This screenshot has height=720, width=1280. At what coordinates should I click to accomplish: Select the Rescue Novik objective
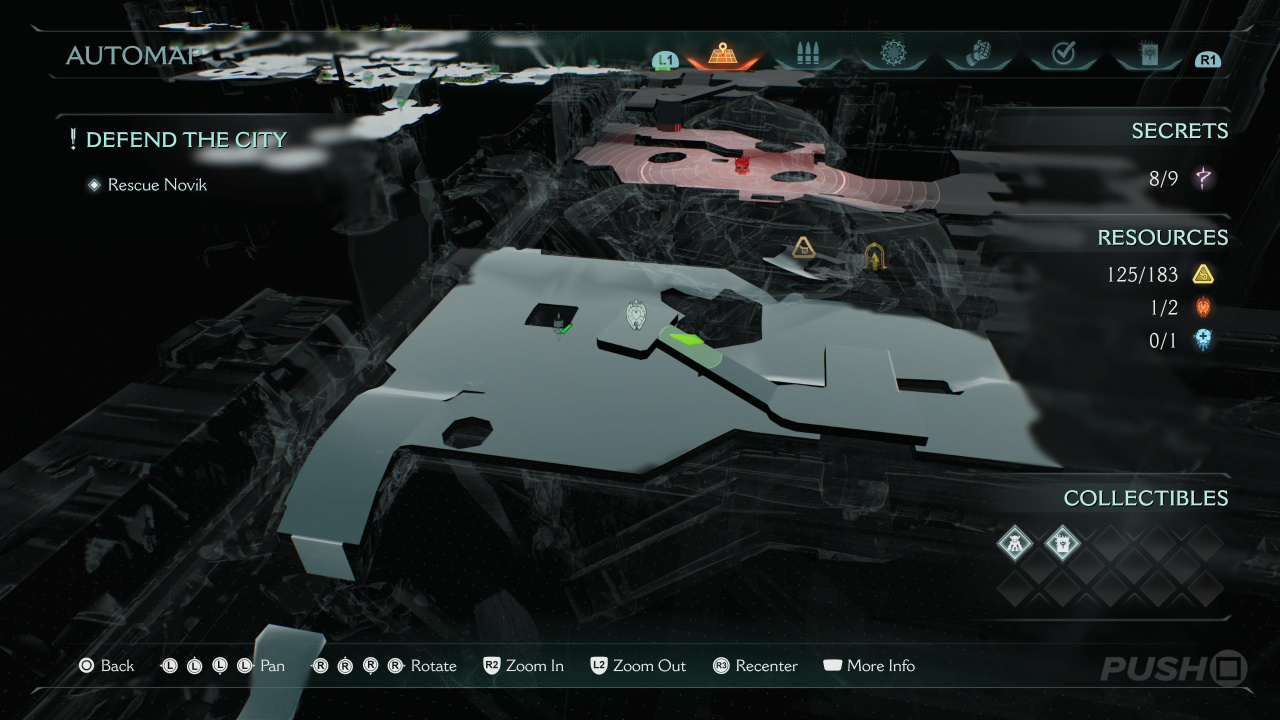(x=157, y=185)
